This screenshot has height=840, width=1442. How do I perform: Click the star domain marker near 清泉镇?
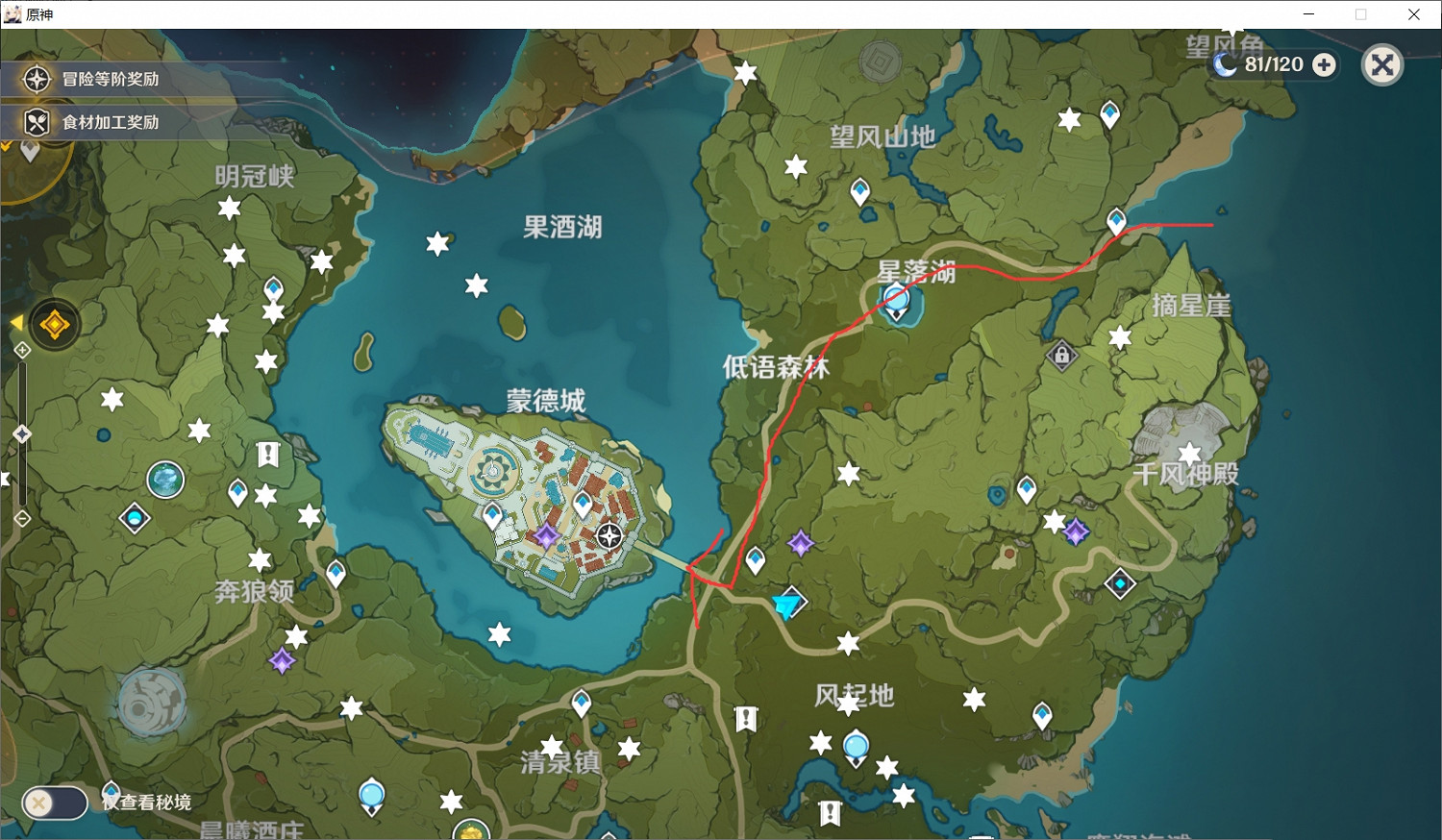pos(550,747)
